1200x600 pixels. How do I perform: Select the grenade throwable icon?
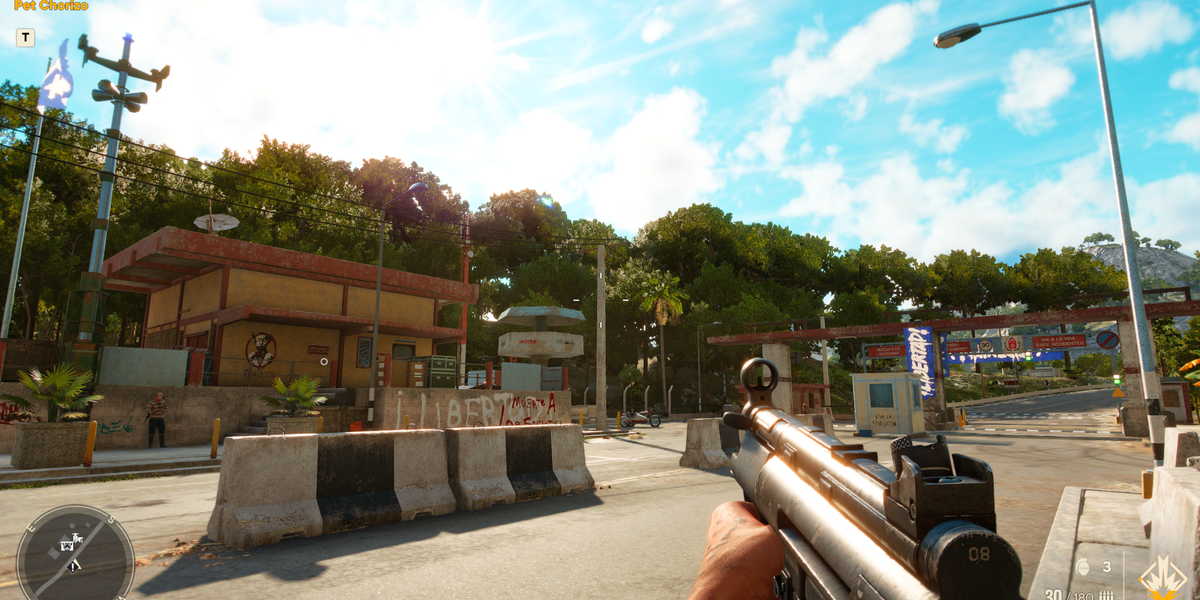(1082, 567)
